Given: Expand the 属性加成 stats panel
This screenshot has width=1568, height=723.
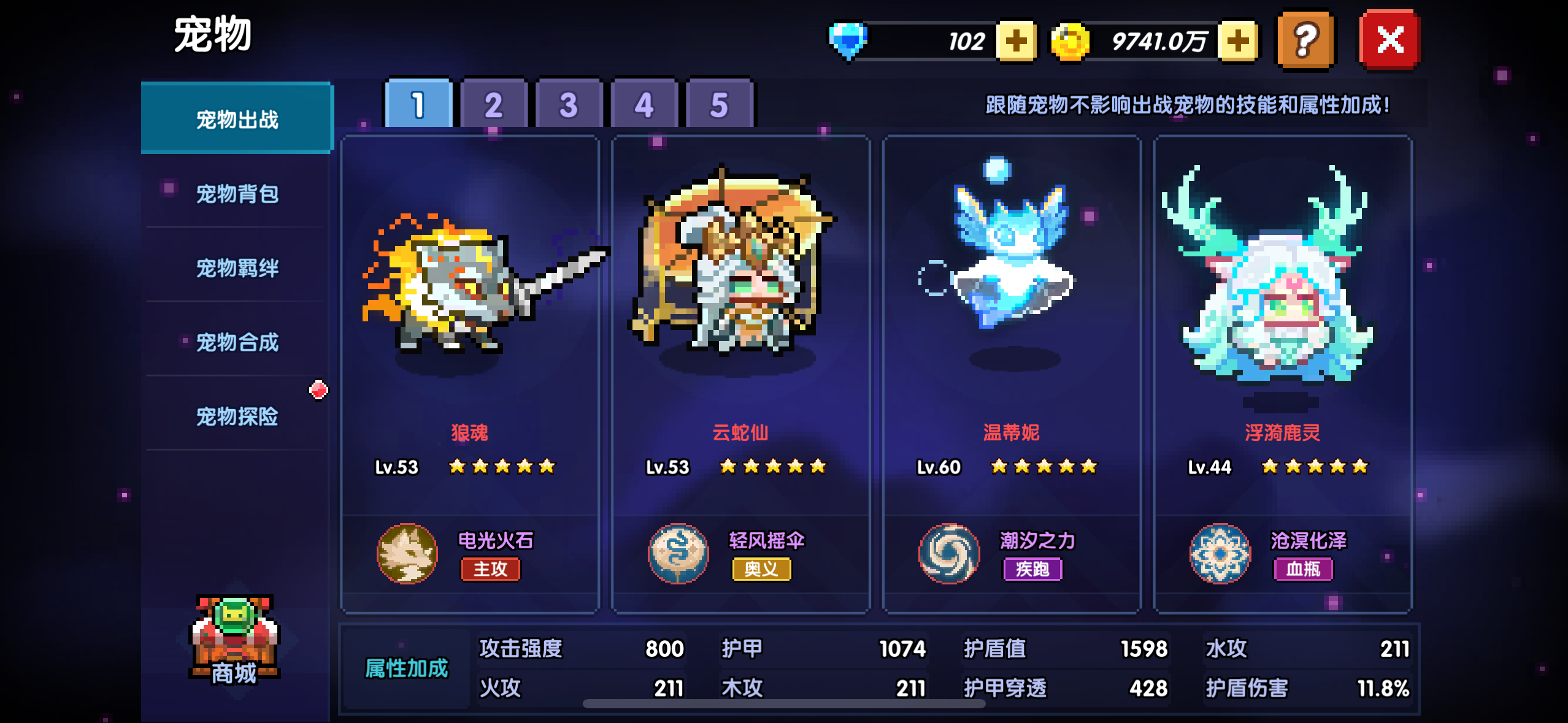Looking at the screenshot, I should (x=407, y=668).
